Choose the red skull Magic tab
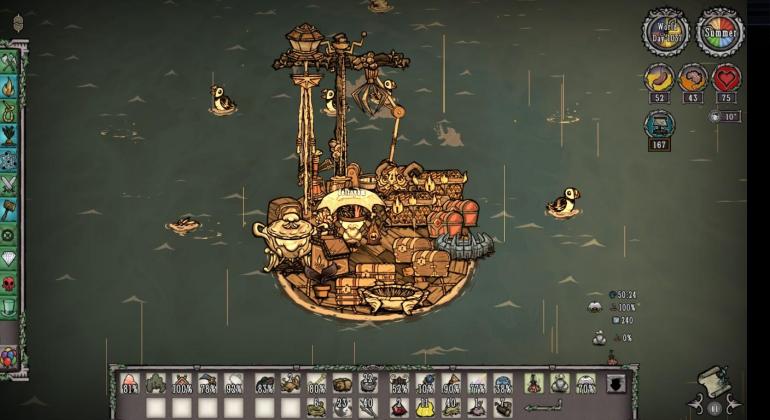770x420 pixels. (9, 284)
